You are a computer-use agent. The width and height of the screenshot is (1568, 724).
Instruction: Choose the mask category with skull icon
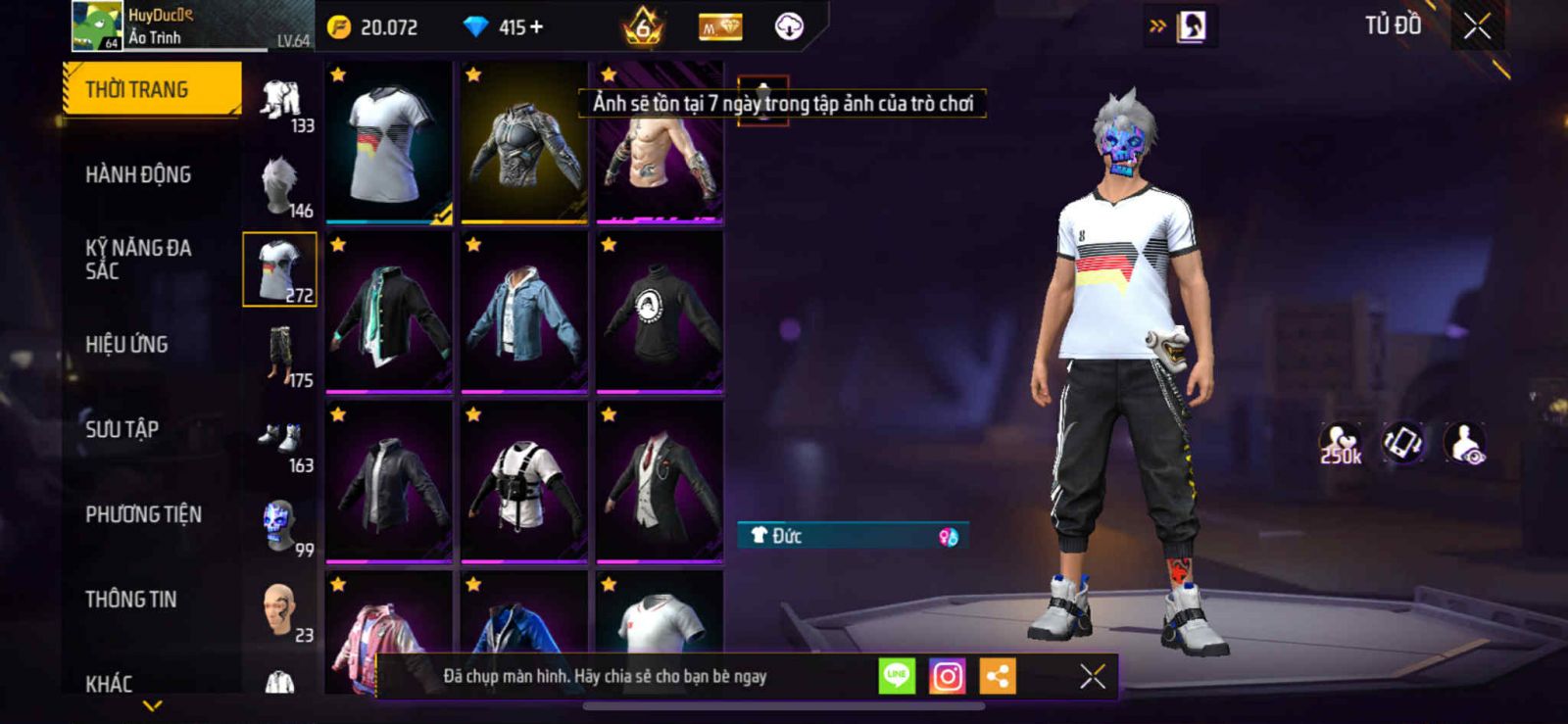281,526
